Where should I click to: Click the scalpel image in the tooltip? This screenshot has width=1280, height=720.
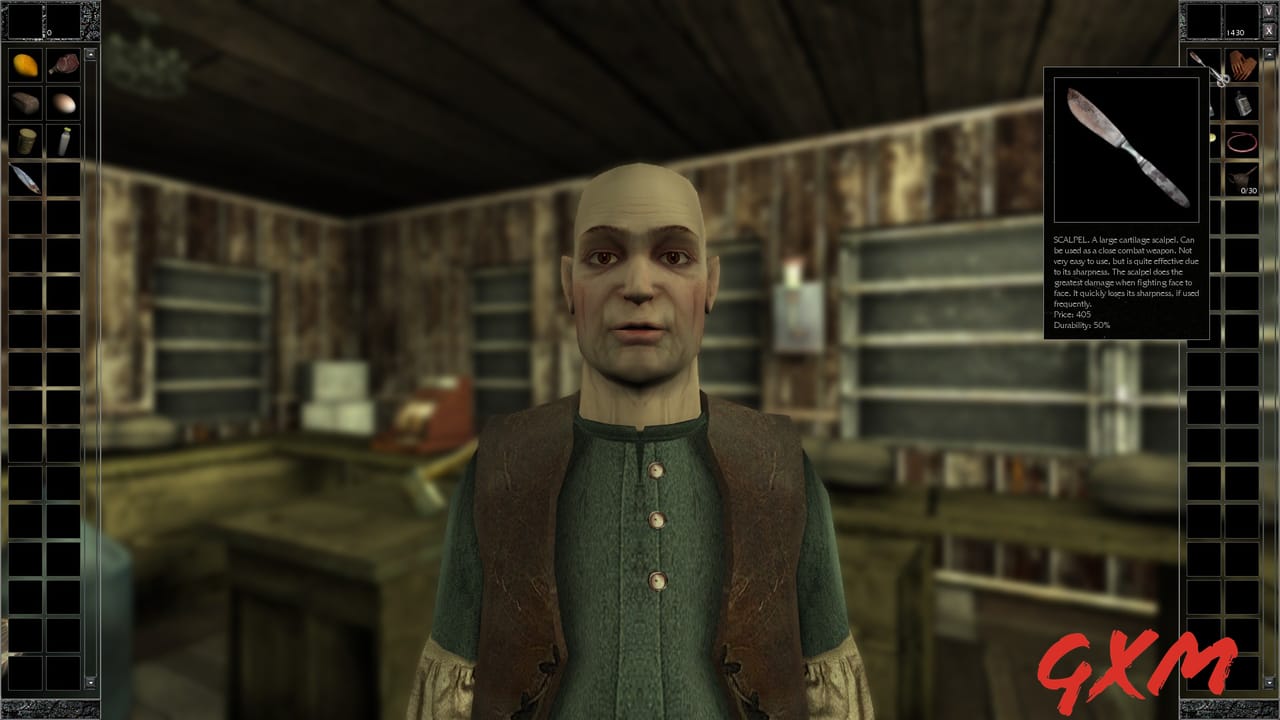1124,148
